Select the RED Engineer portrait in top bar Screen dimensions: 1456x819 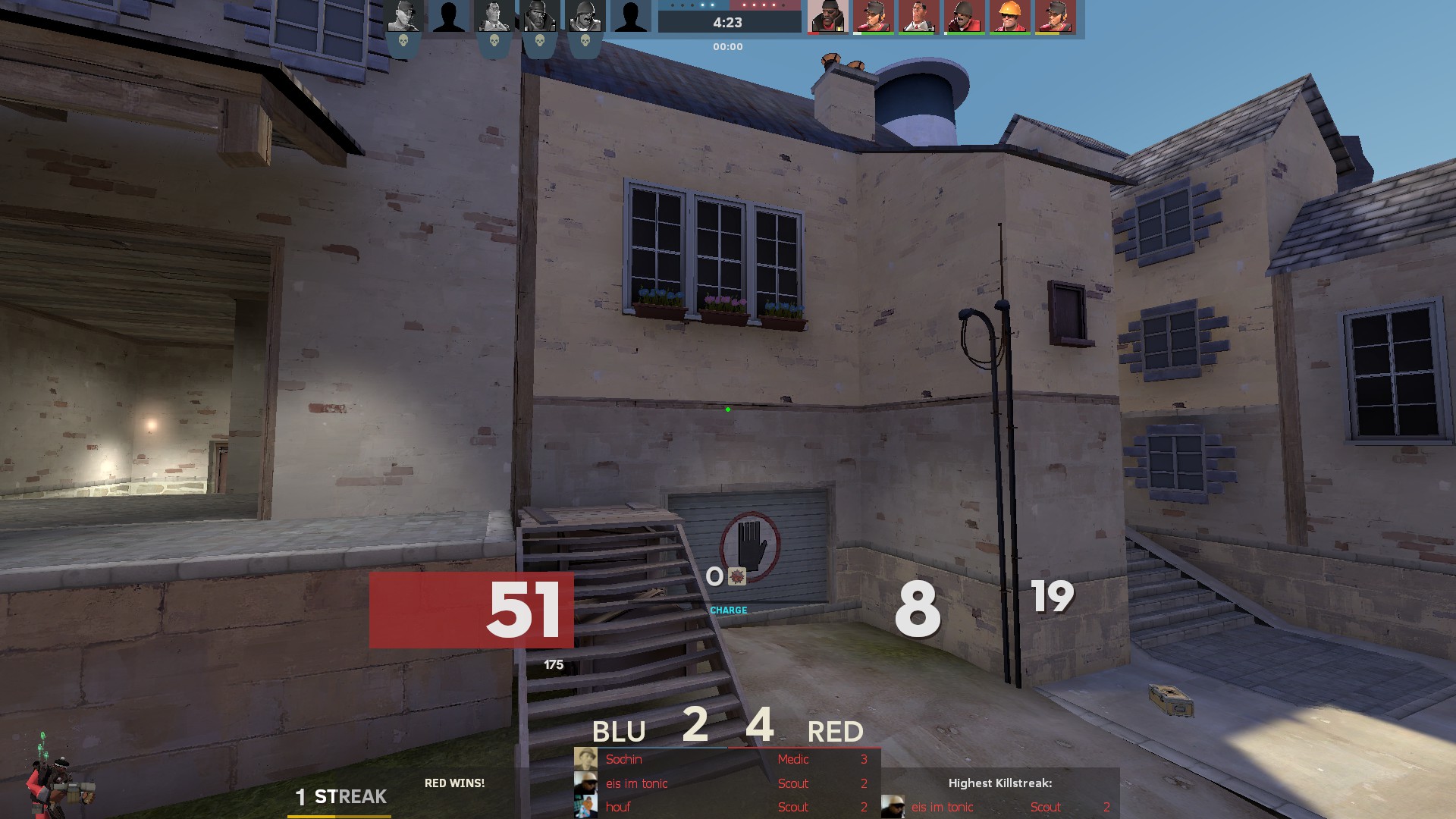(1009, 17)
